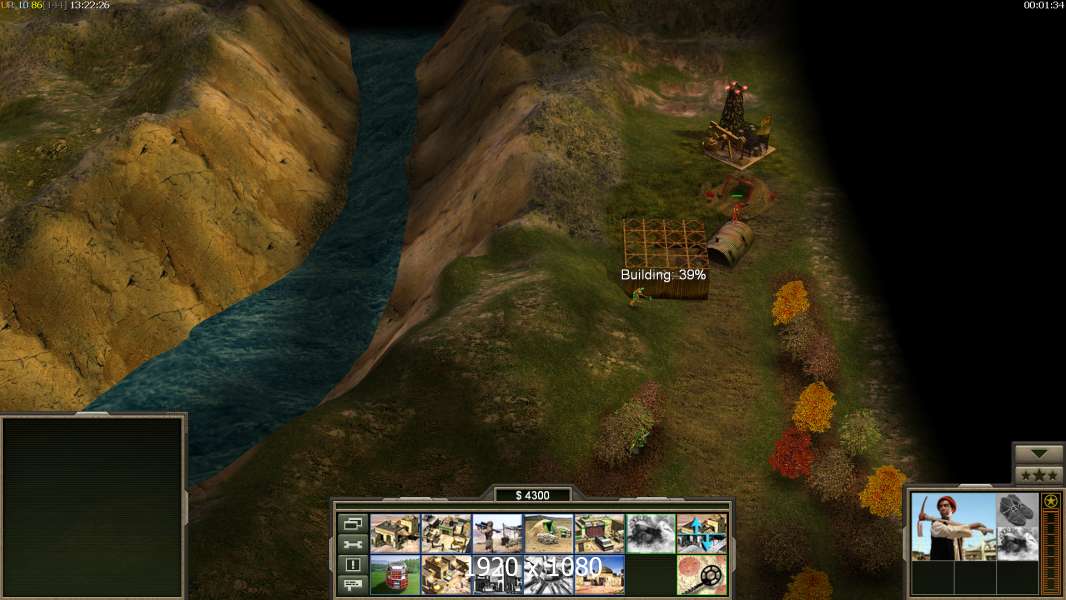Select the red truck build icon
Screen dimensions: 1066x600
[x=395, y=575]
